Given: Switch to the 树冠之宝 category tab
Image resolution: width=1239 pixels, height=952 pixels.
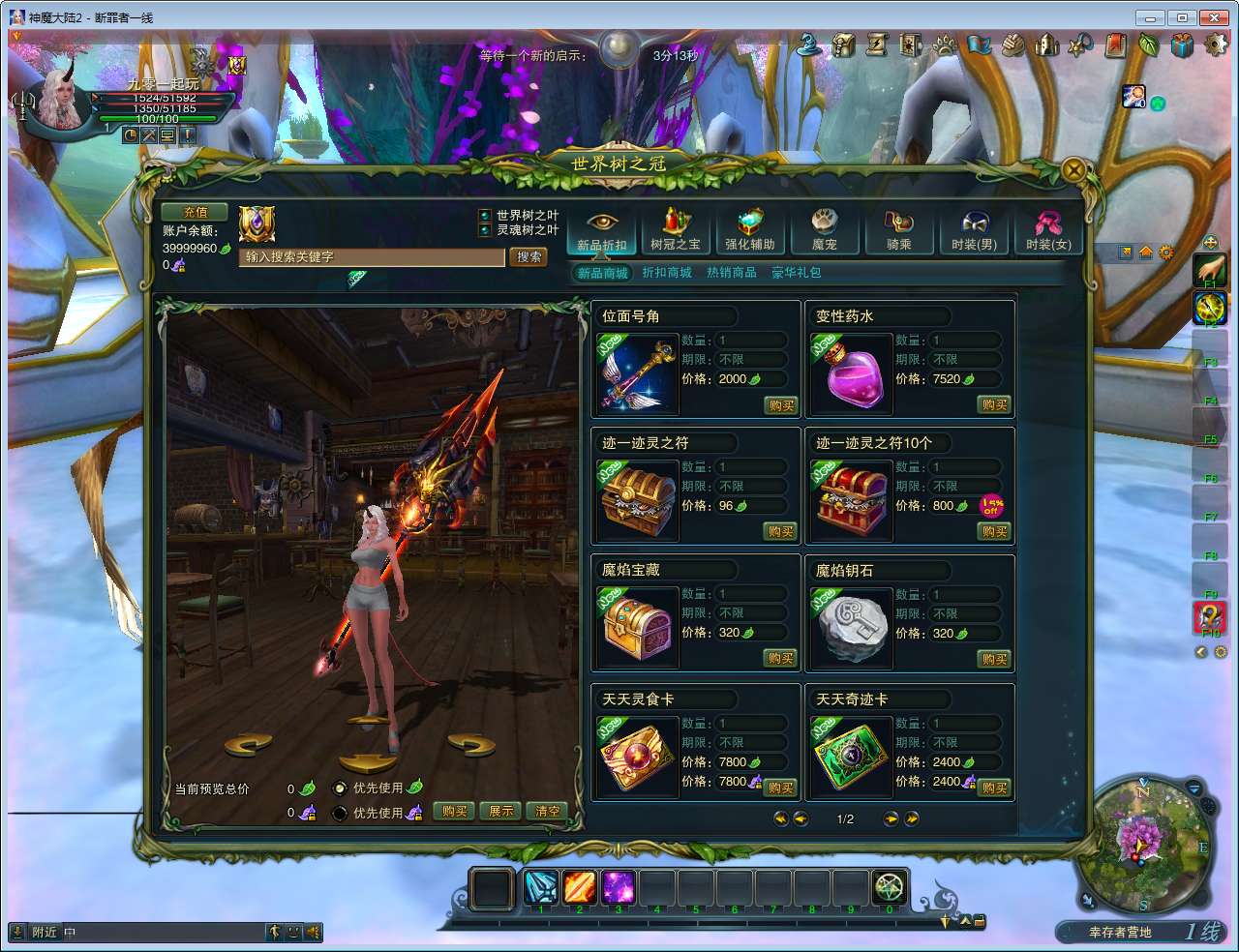Looking at the screenshot, I should tap(675, 232).
